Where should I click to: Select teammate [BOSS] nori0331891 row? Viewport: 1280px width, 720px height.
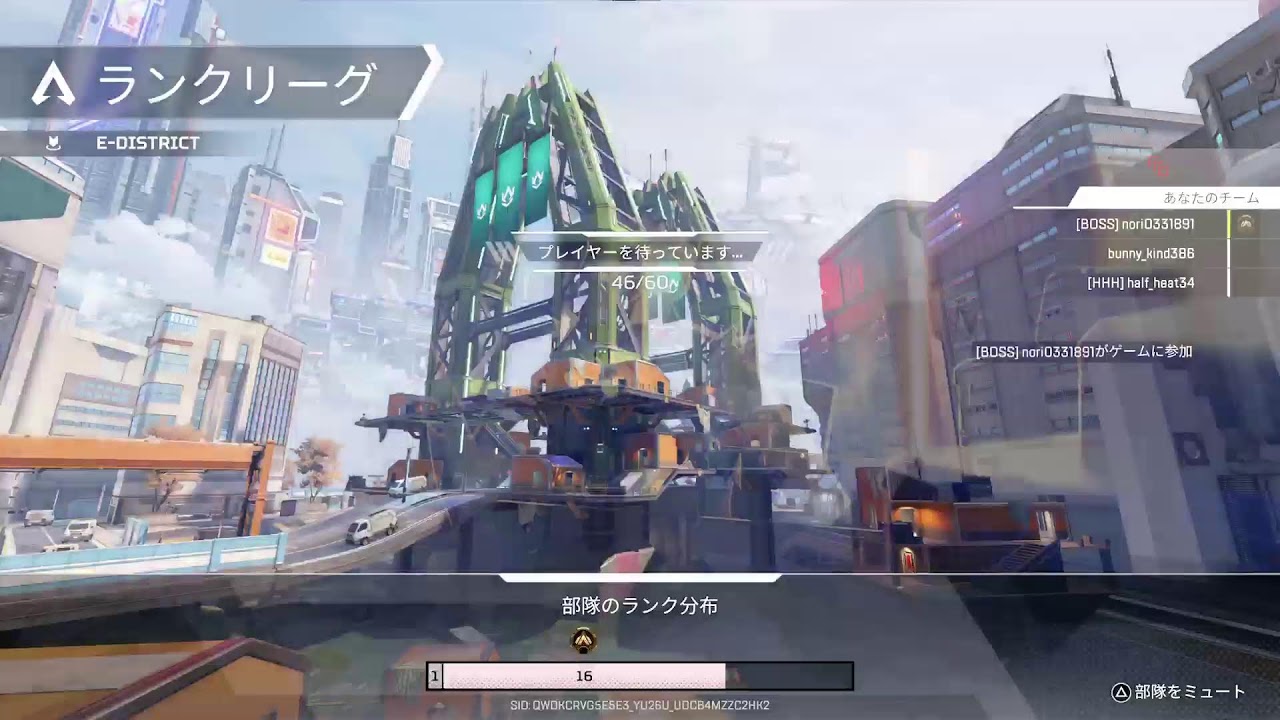click(x=1134, y=225)
